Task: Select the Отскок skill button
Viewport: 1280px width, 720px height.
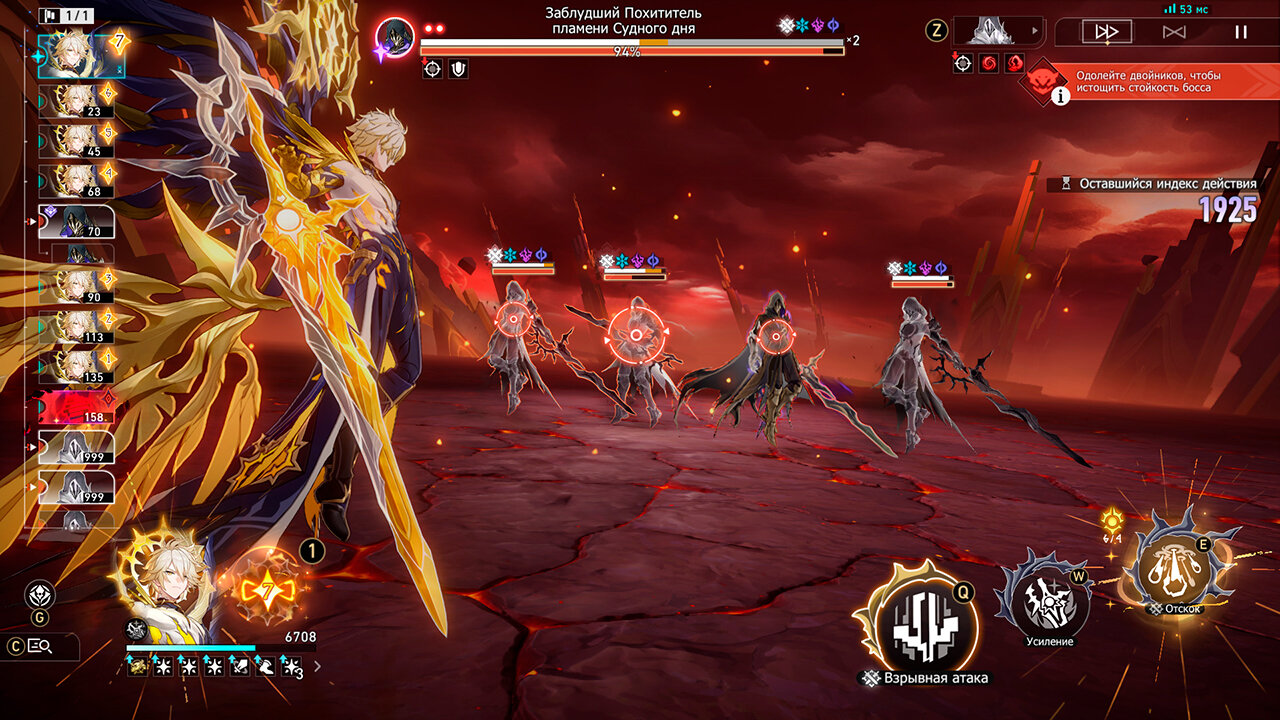Action: tap(1176, 562)
